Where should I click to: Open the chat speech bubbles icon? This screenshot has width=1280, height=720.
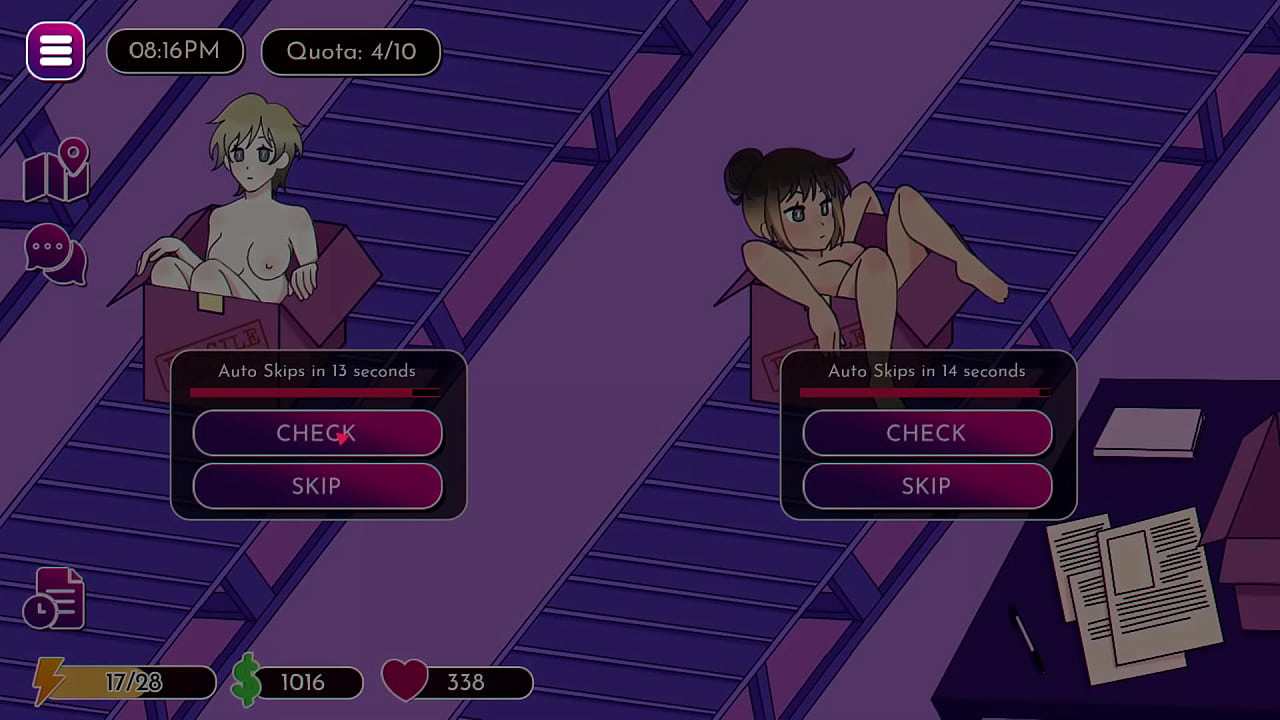tap(55, 254)
